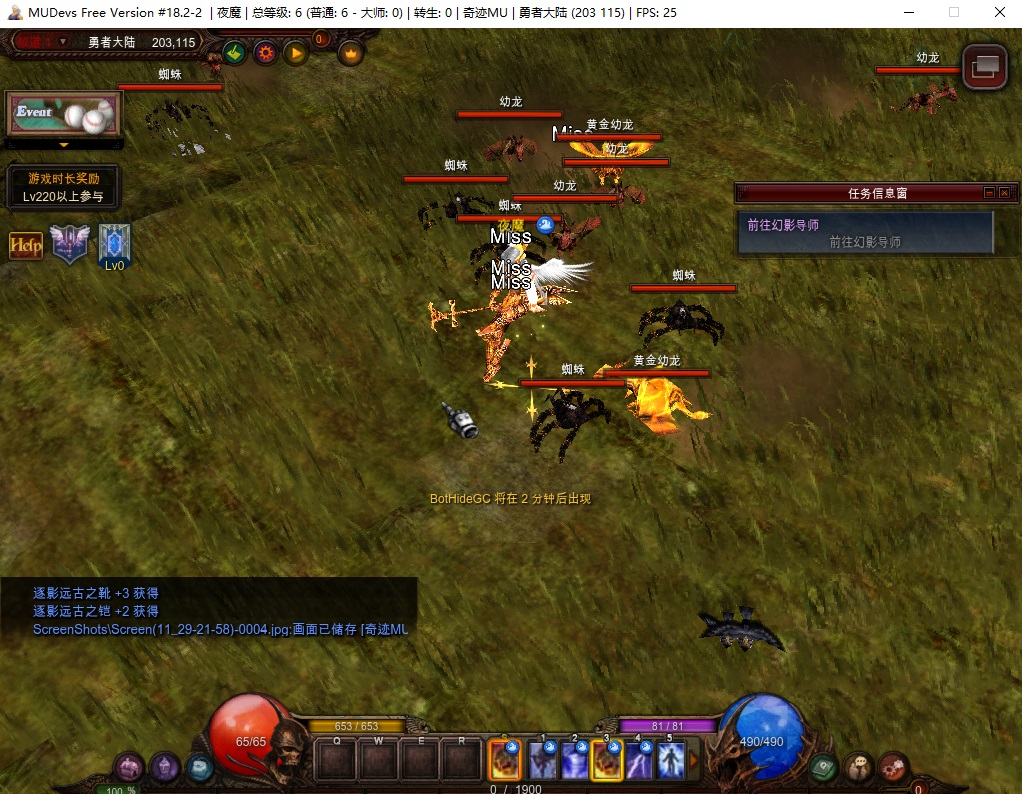
Task: Select the 前往幻影导师 quest entry
Action: [864, 233]
